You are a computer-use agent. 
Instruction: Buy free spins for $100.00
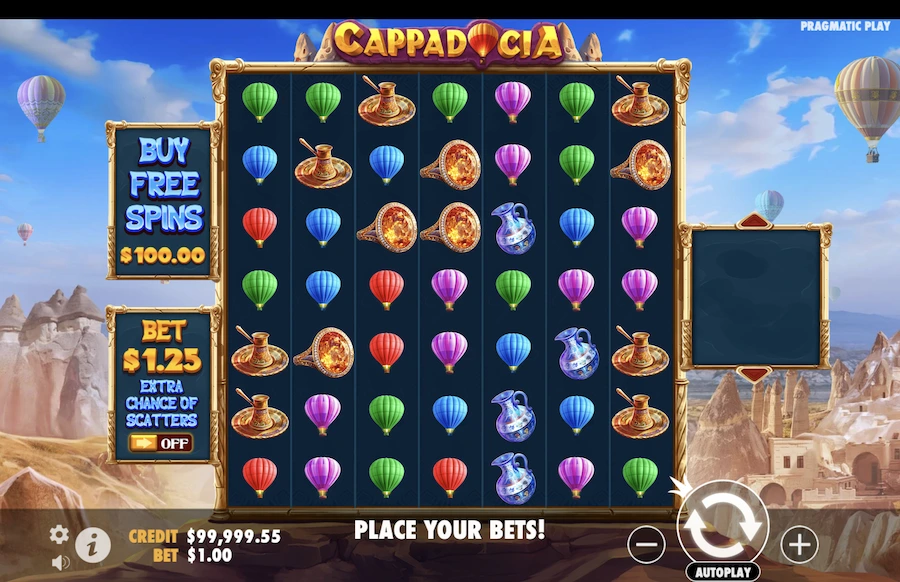click(163, 201)
